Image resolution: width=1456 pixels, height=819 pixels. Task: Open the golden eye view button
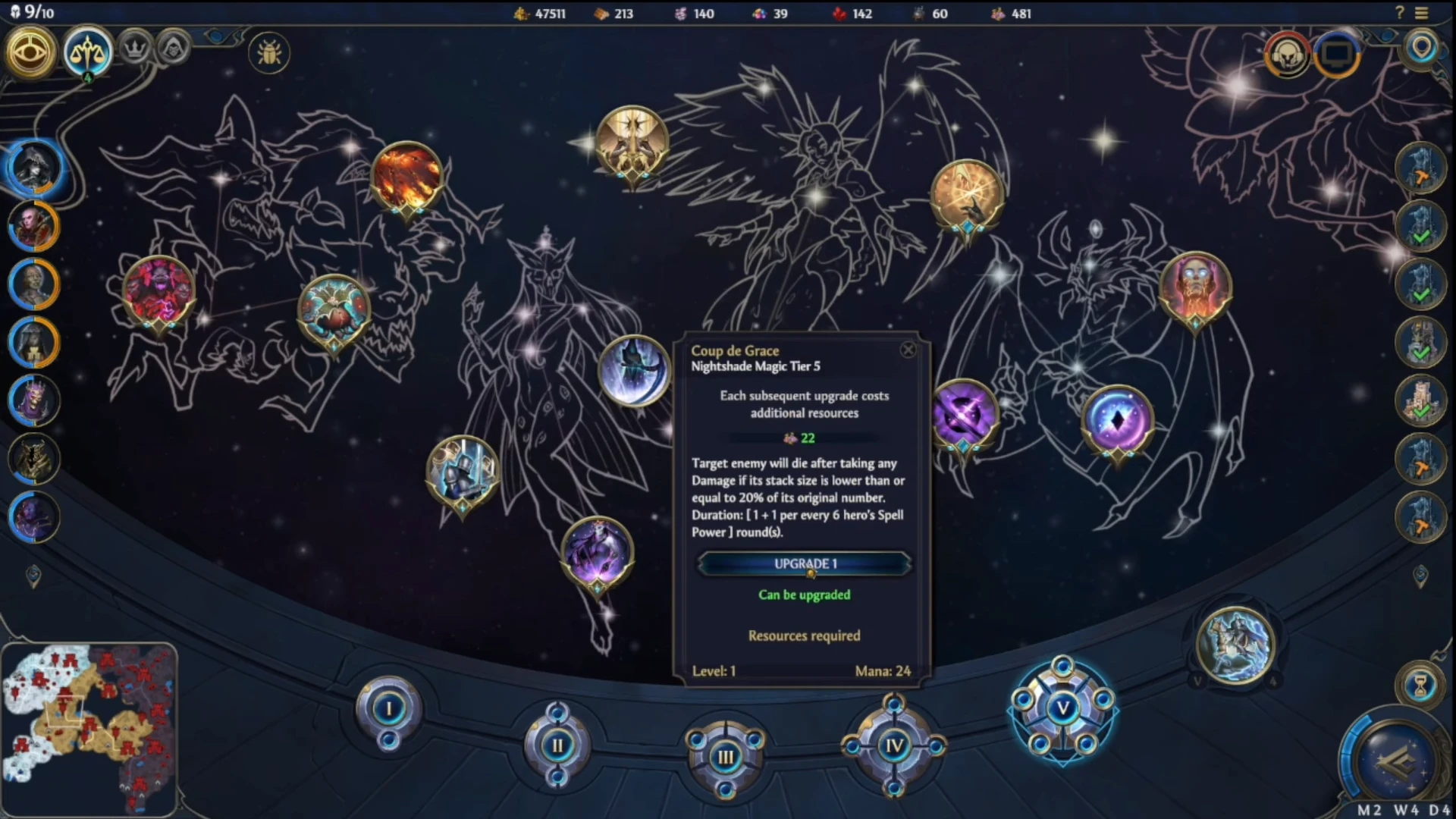31,52
